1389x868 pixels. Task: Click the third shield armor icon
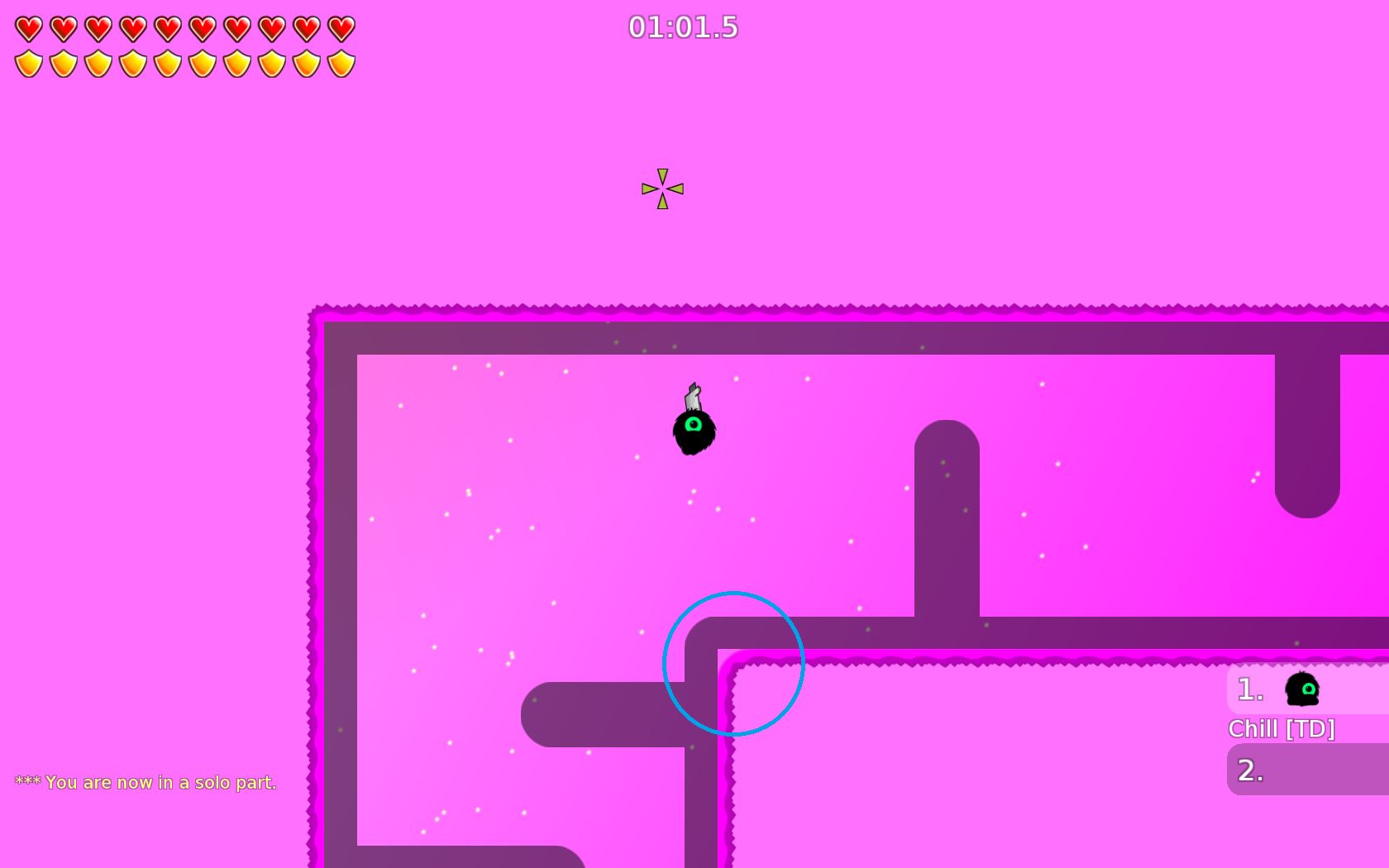point(97,64)
